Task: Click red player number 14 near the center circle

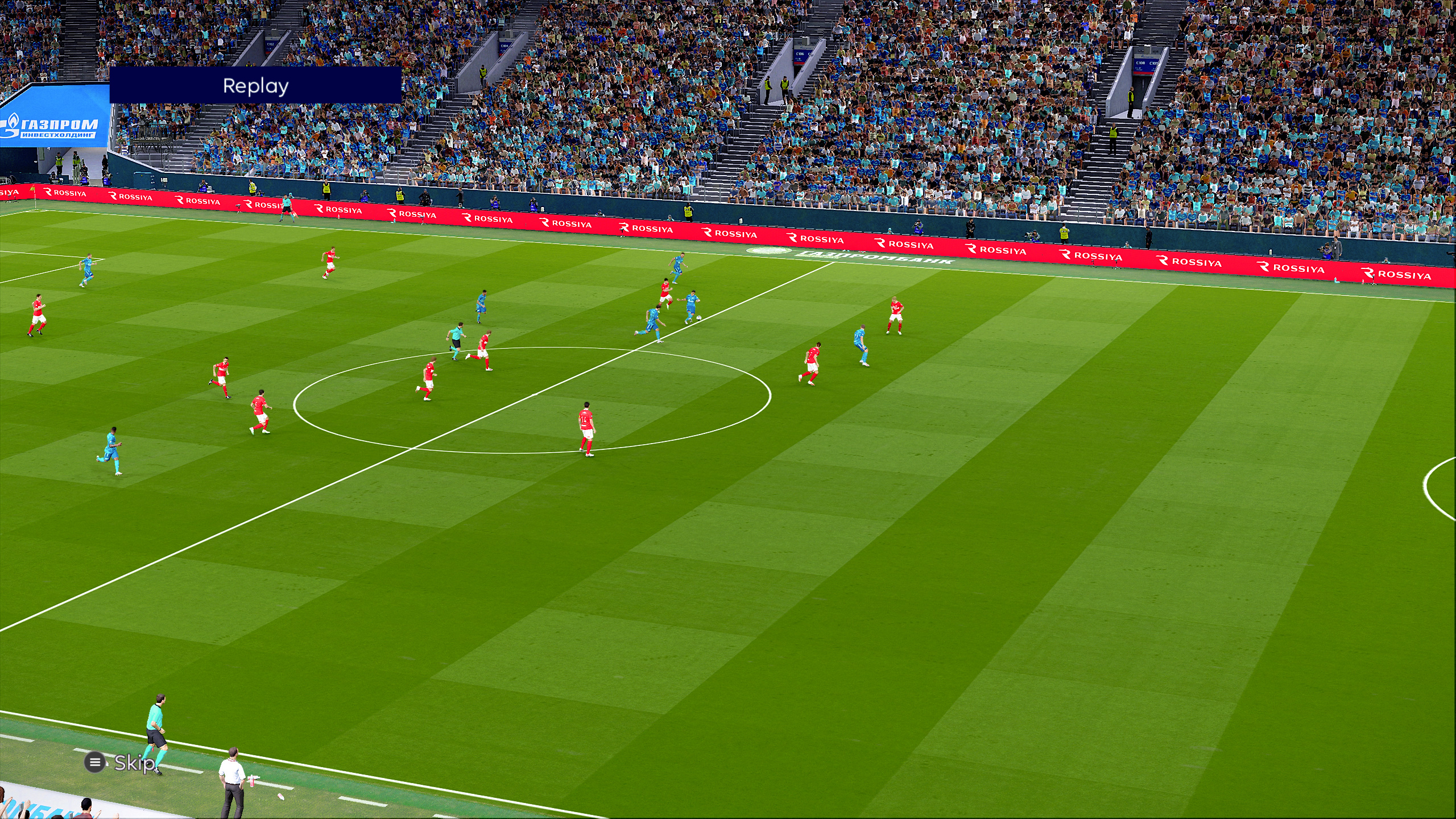Action: click(x=586, y=418)
